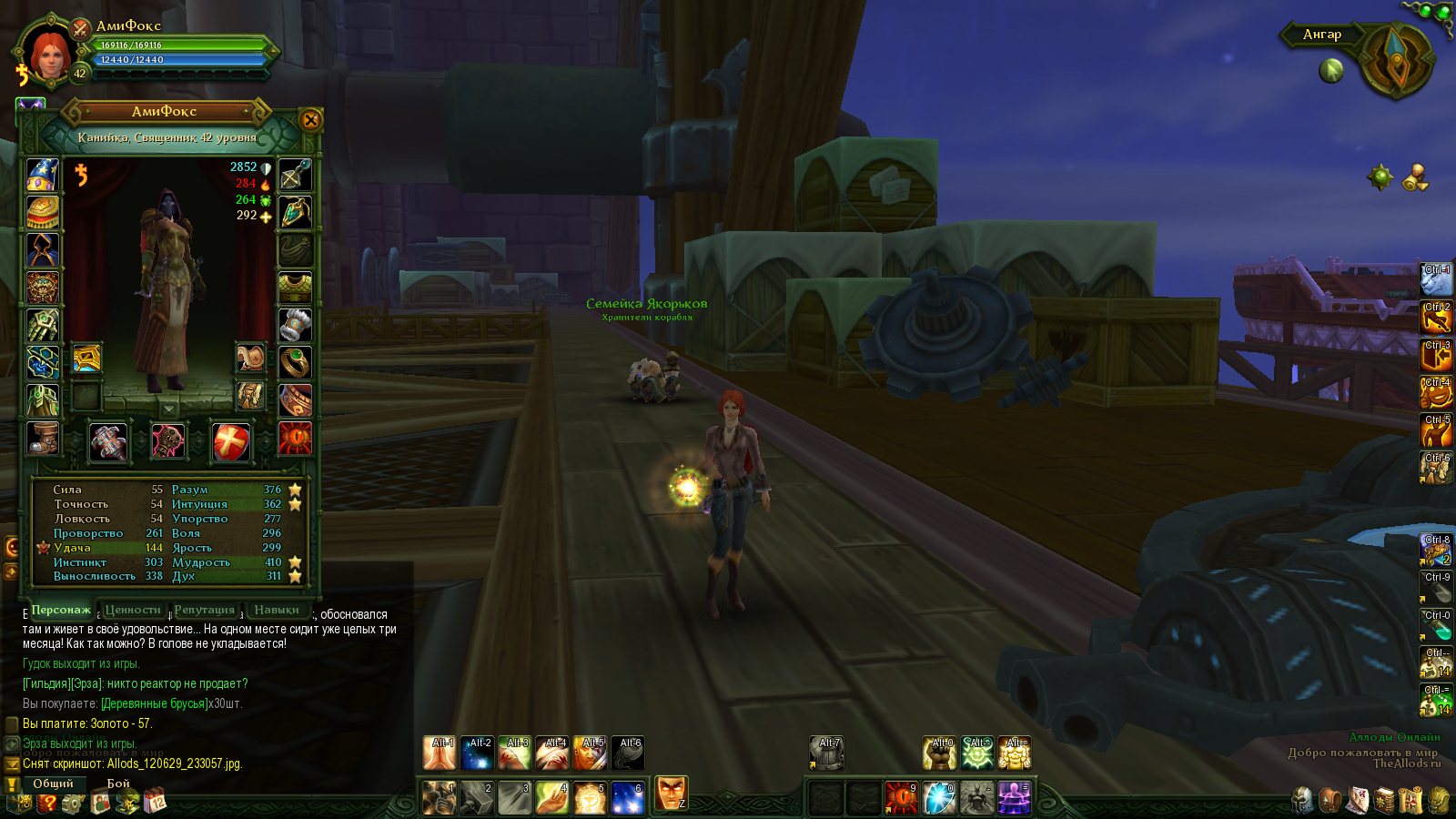Viewport: 1456px width, 819px height.
Task: Activate the purple figure ability
Action: tap(1014, 798)
